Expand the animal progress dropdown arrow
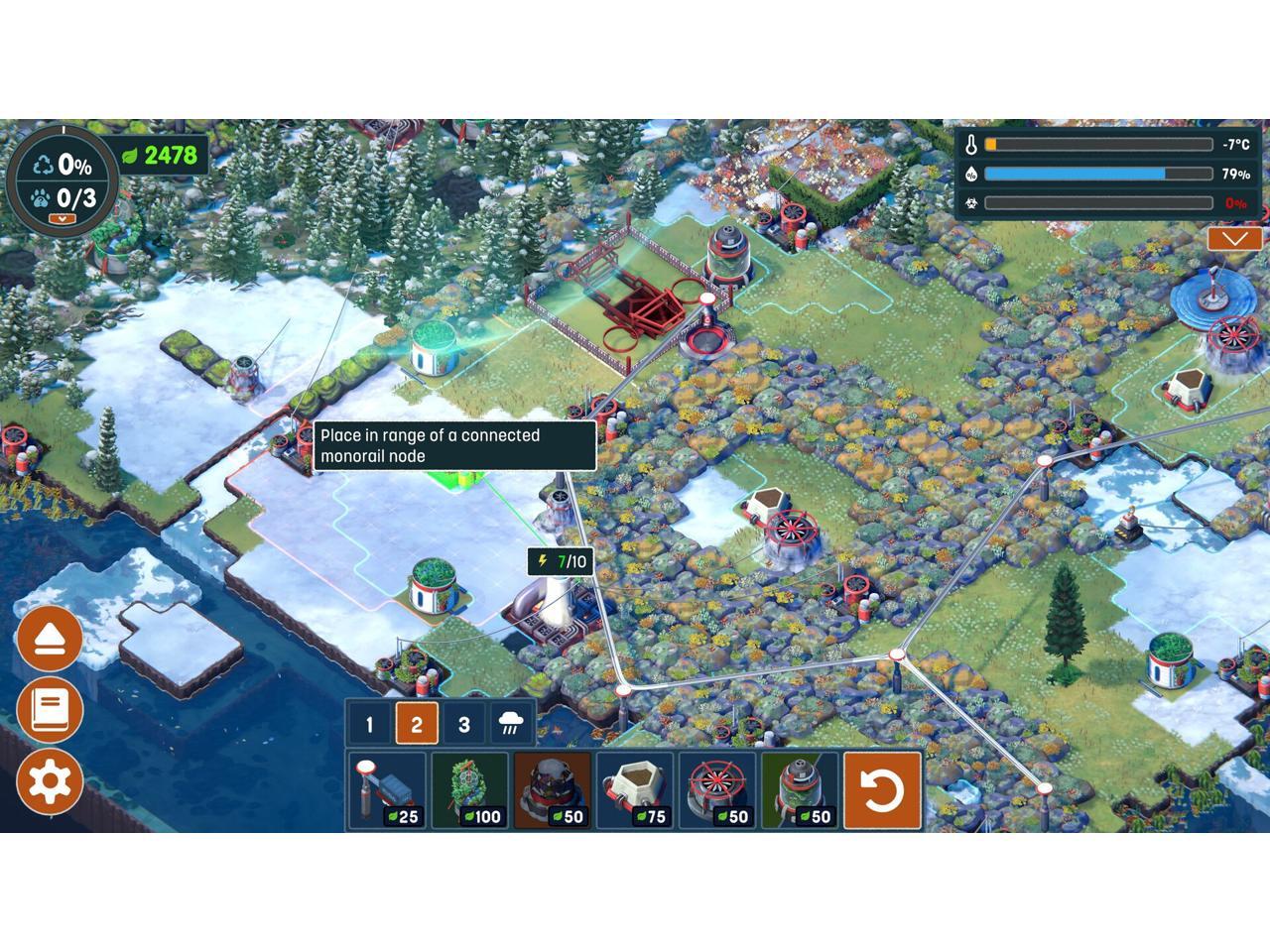This screenshot has width=1270, height=952. [63, 218]
